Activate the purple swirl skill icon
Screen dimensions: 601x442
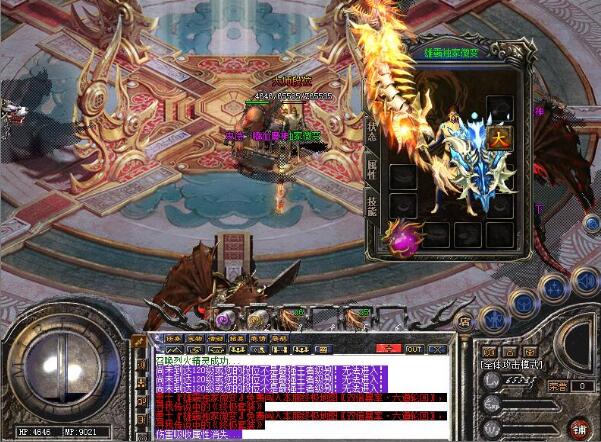point(226,319)
